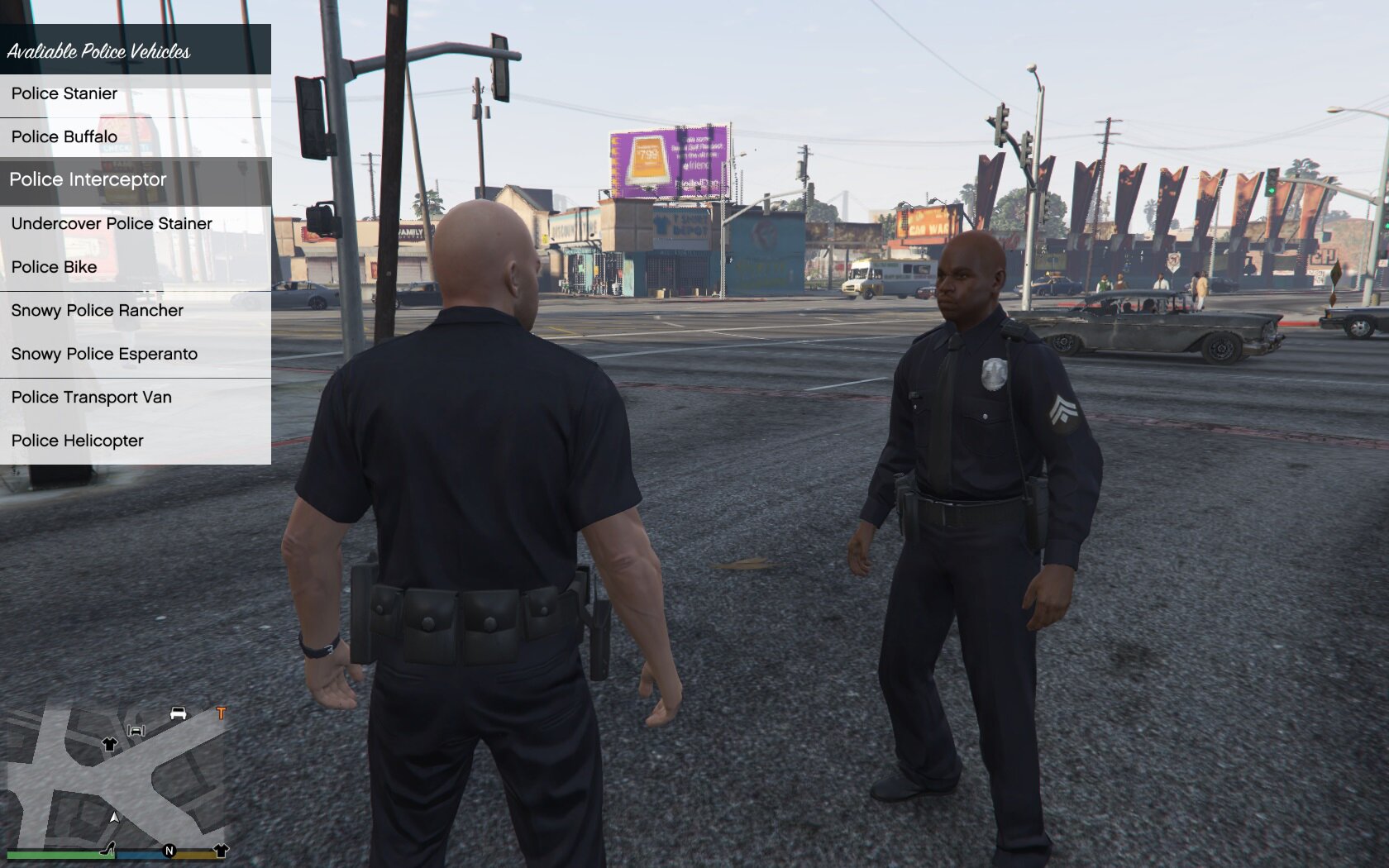Click the player arrow on the minimap
1389x868 pixels.
(x=114, y=817)
